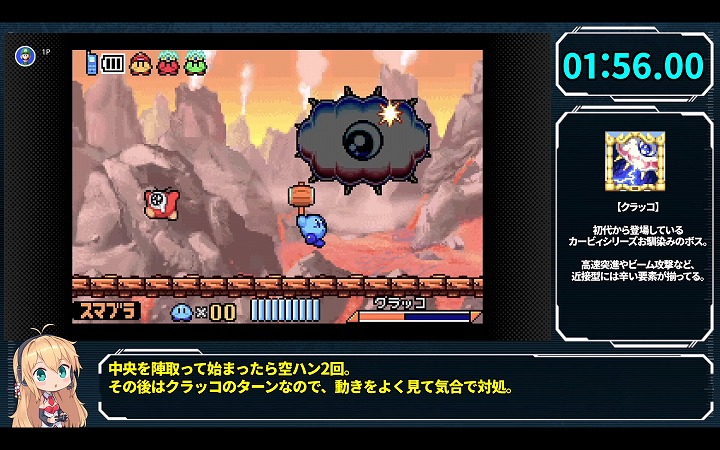720x450 pixels.
Task: Check the phone battery indicator
Action: (112, 64)
